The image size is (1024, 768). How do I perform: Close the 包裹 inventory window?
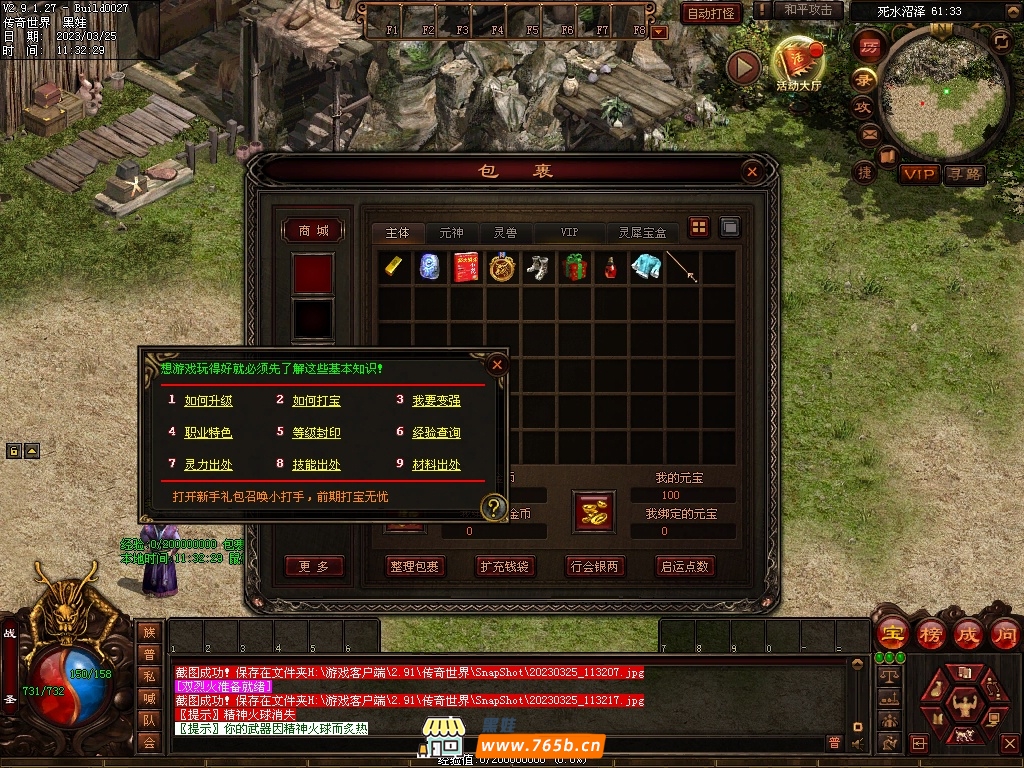752,172
